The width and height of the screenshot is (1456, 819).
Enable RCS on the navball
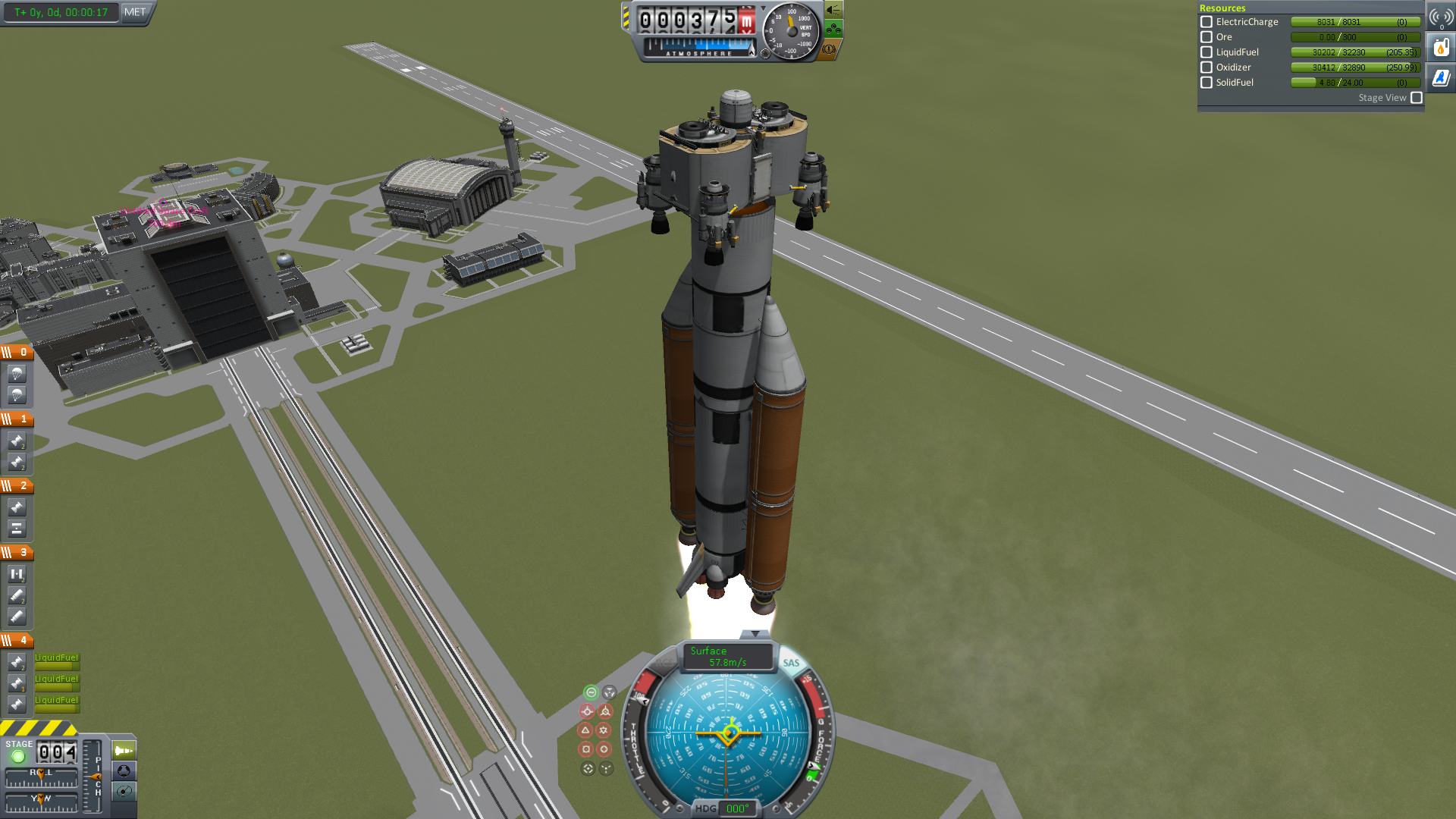[x=663, y=663]
